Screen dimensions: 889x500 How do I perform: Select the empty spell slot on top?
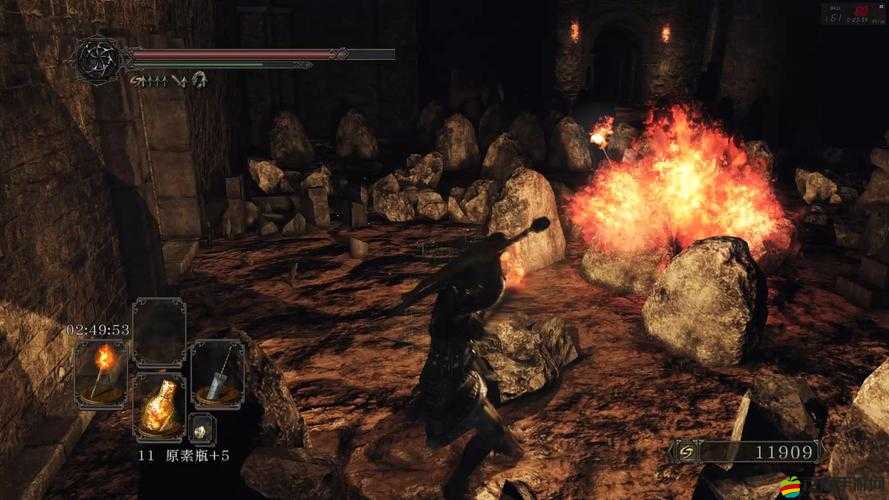(x=159, y=331)
